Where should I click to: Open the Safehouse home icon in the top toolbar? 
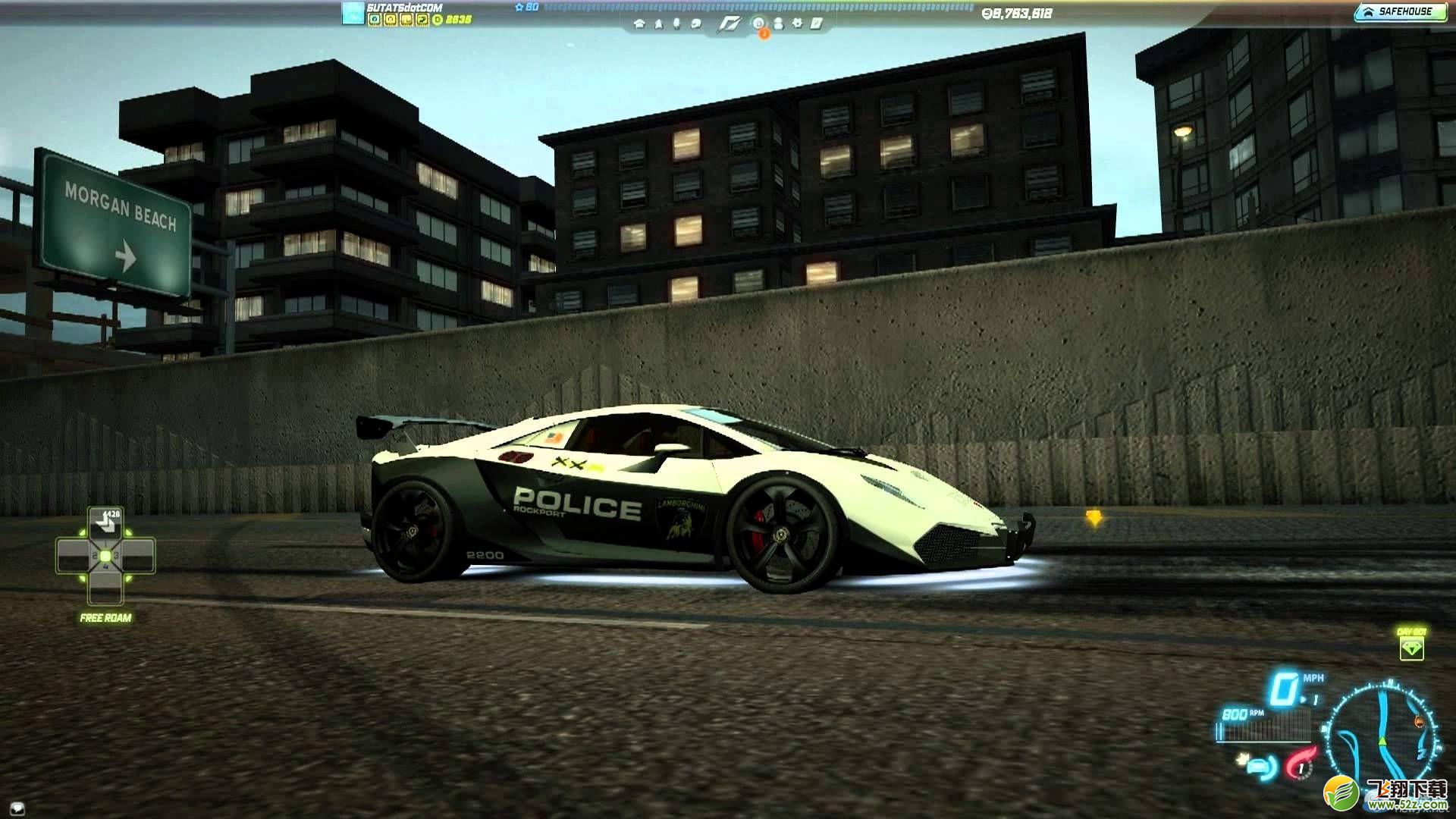pyautogui.click(x=641, y=24)
